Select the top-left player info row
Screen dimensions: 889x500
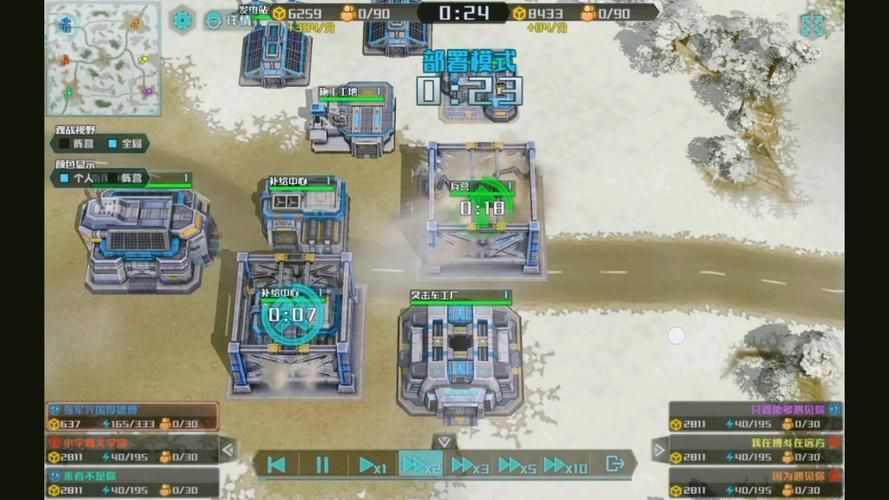[x=132, y=416]
